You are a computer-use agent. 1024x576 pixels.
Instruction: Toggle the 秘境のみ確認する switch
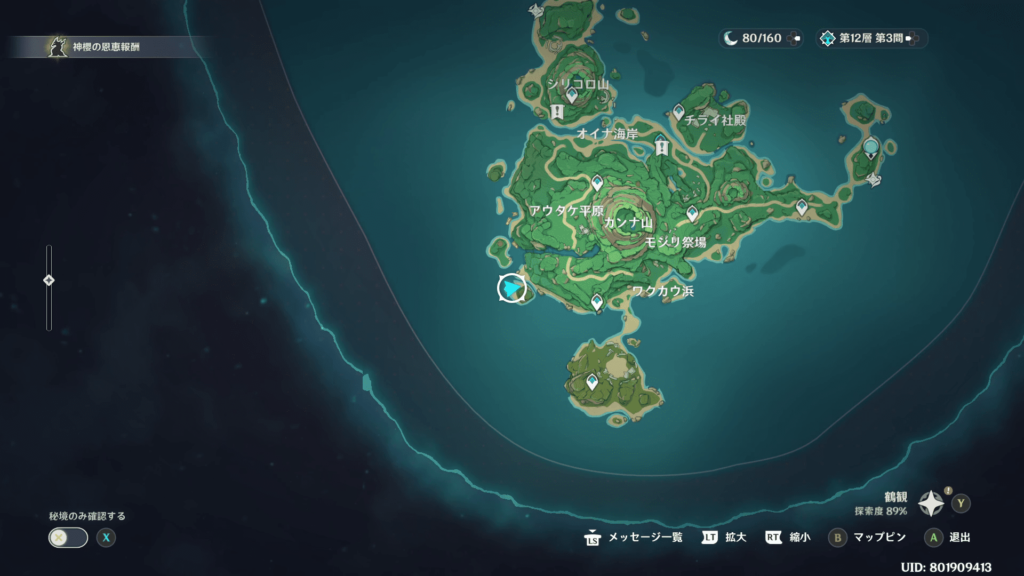coord(68,537)
